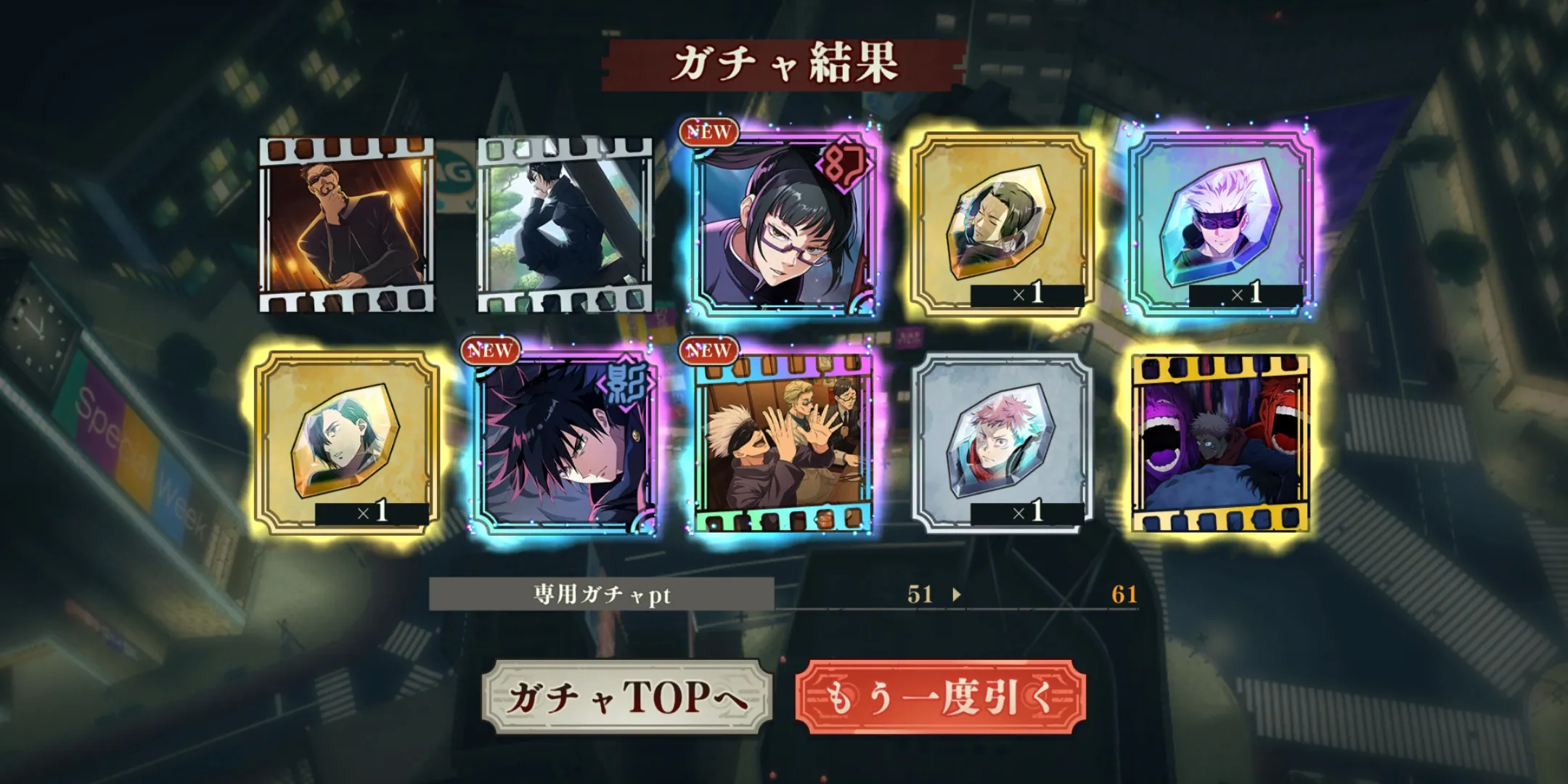Return to the ガチャTOPへ screen
This screenshot has width=1568, height=784.
coord(626,697)
